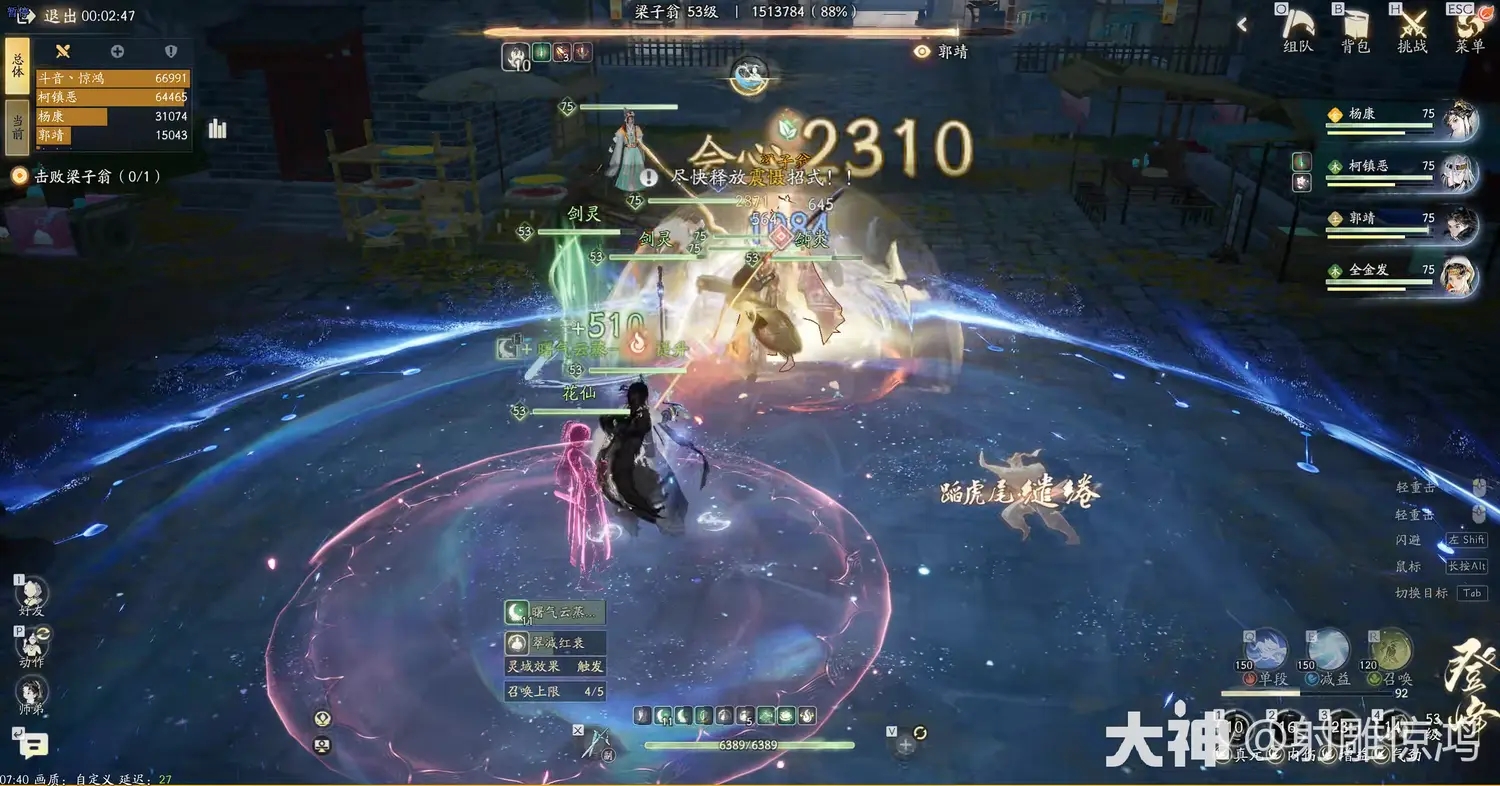Screen dimensions: 1500x786
Task: Cast the 减益 debuff skill
Action: click(1327, 648)
